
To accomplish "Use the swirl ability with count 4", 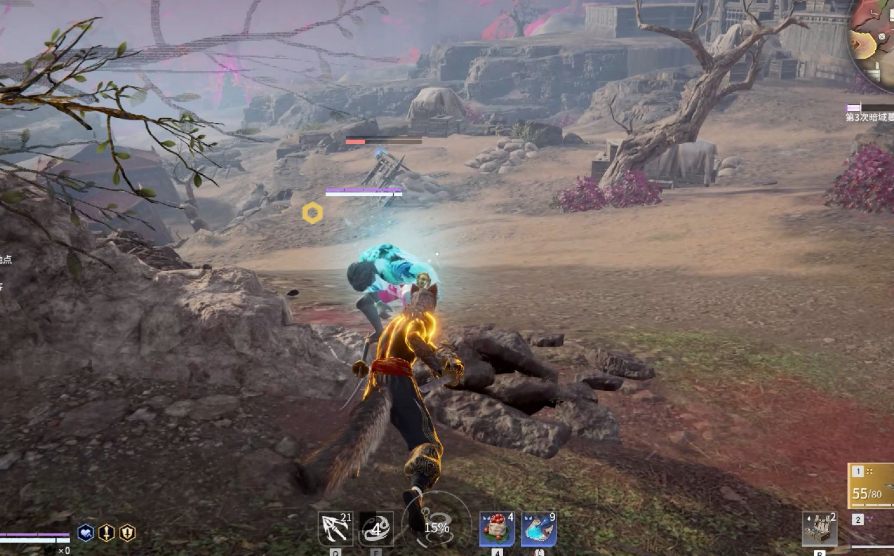I will pyautogui.click(x=376, y=527).
